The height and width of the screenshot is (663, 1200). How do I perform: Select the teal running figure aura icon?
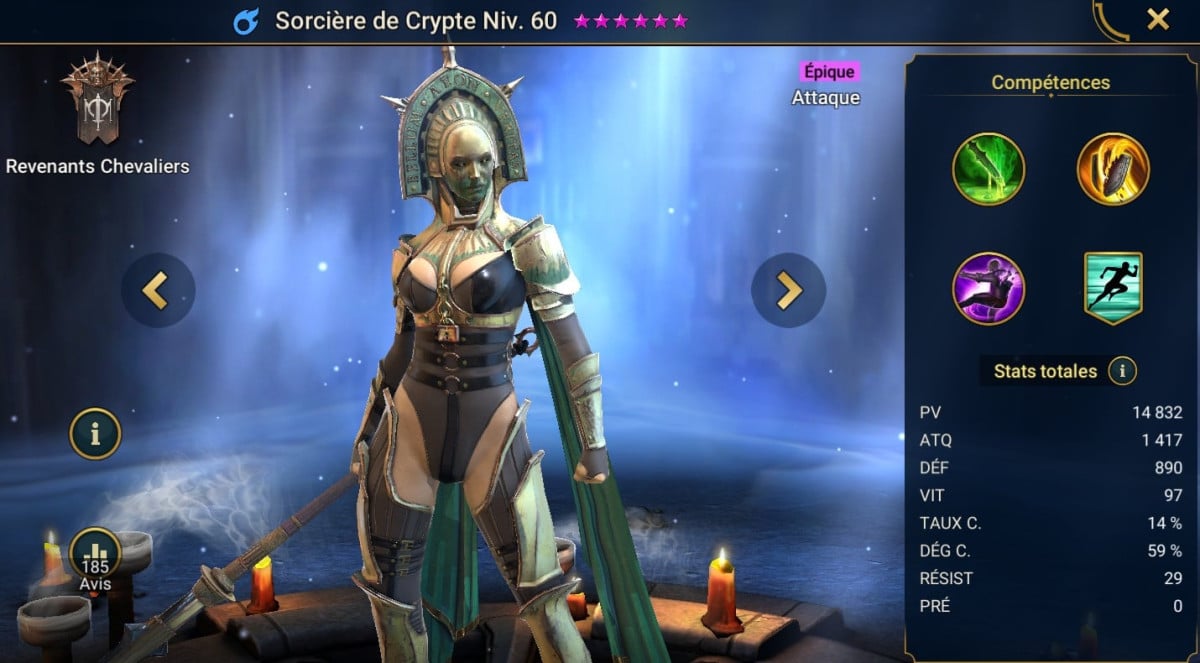click(1113, 288)
